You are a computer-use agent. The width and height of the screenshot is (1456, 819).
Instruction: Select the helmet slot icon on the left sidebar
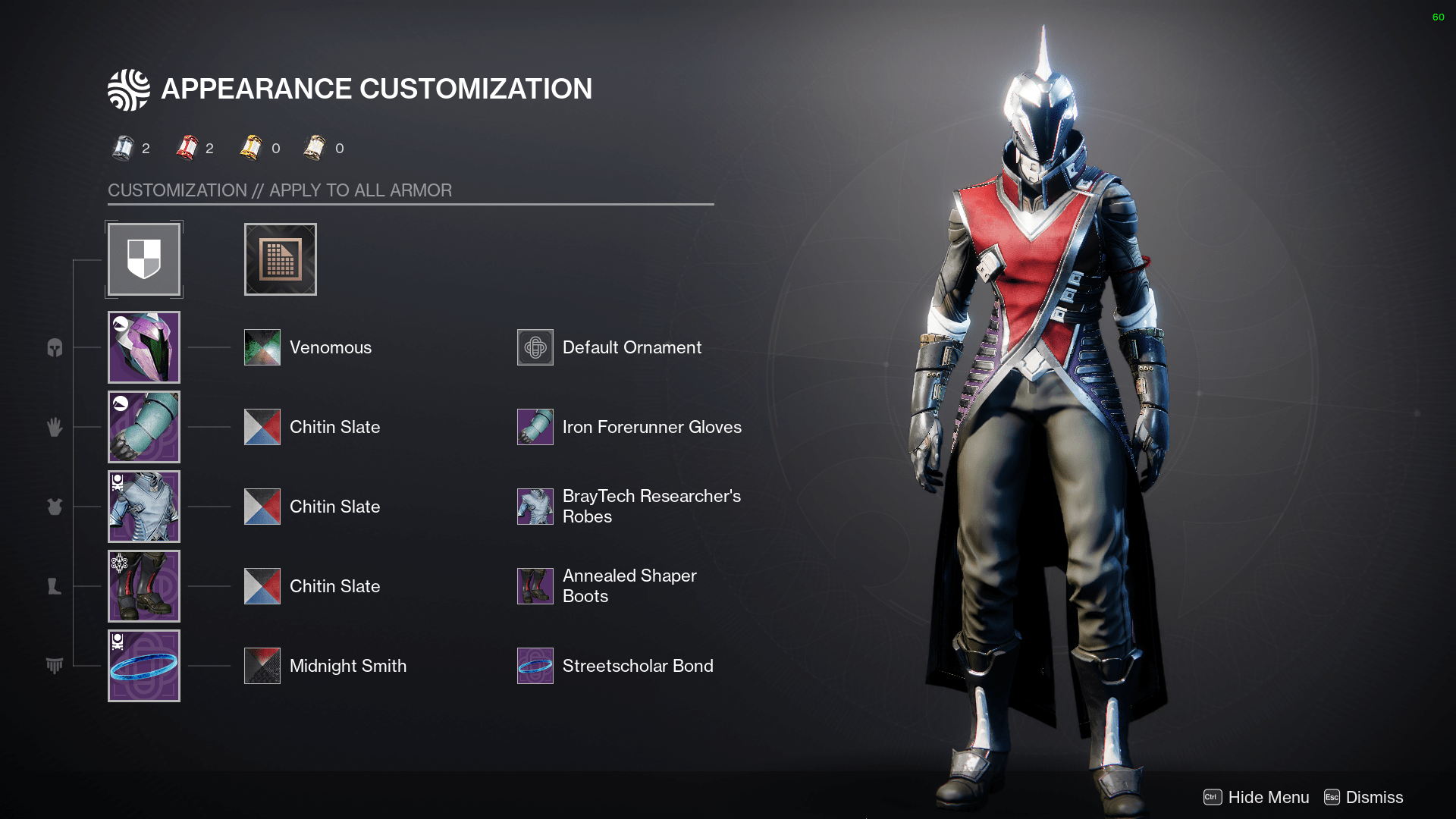point(54,347)
